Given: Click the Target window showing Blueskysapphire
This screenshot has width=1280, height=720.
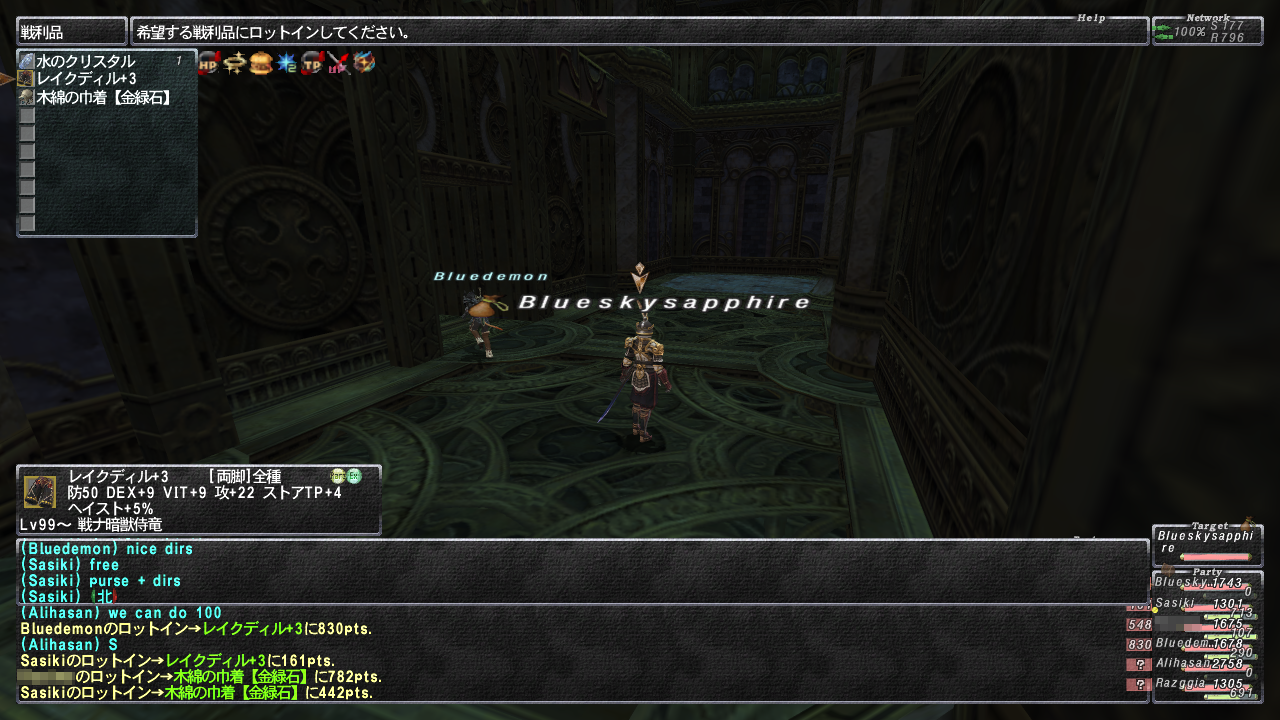Looking at the screenshot, I should [x=1206, y=545].
